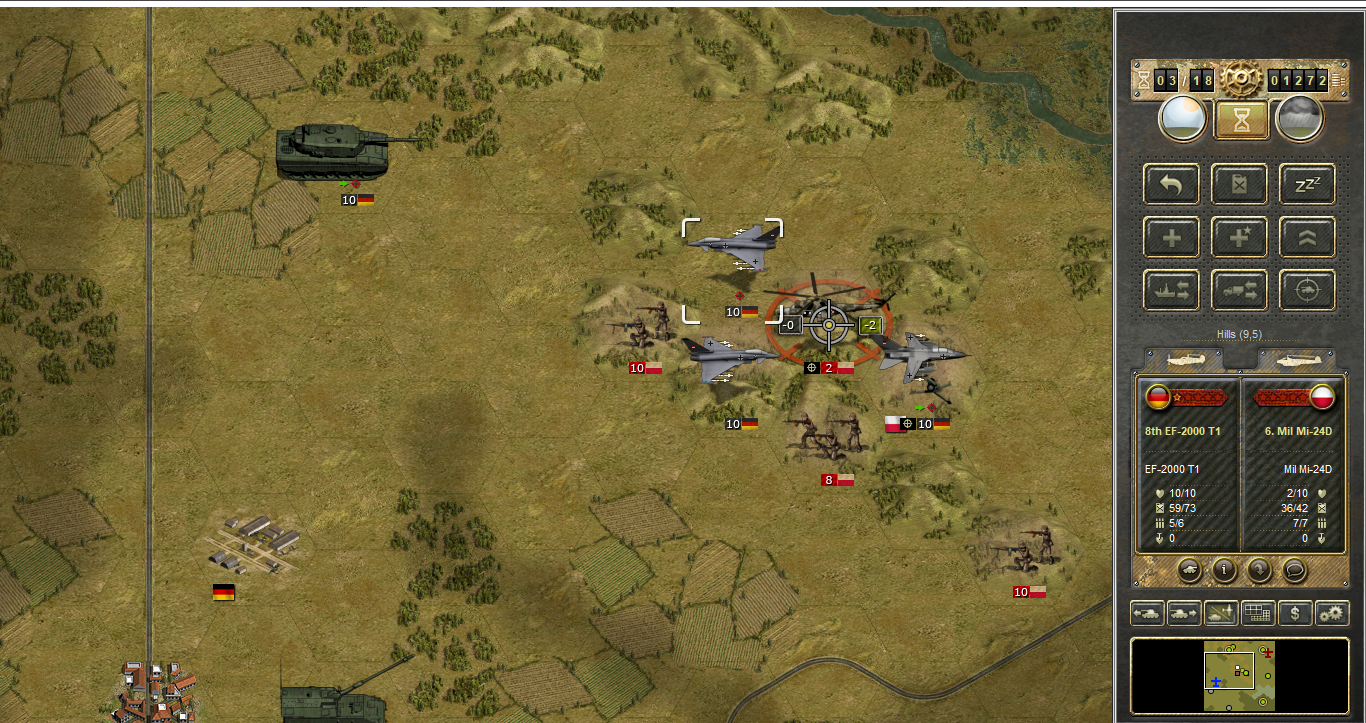The width and height of the screenshot is (1366, 723).
Task: Click the plain plus replacements button
Action: [x=1171, y=237]
